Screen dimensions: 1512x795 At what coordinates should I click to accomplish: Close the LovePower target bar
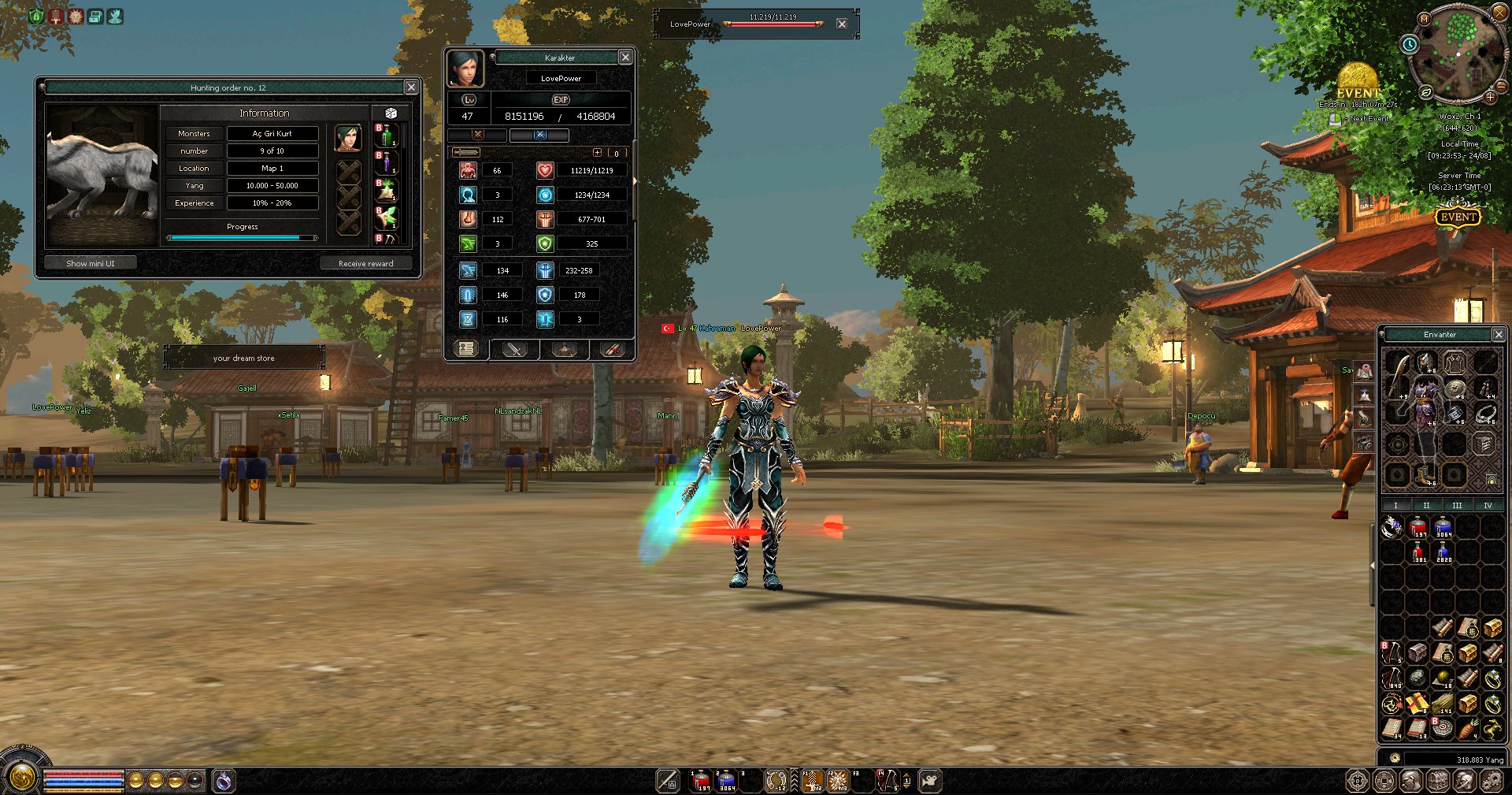tap(842, 24)
